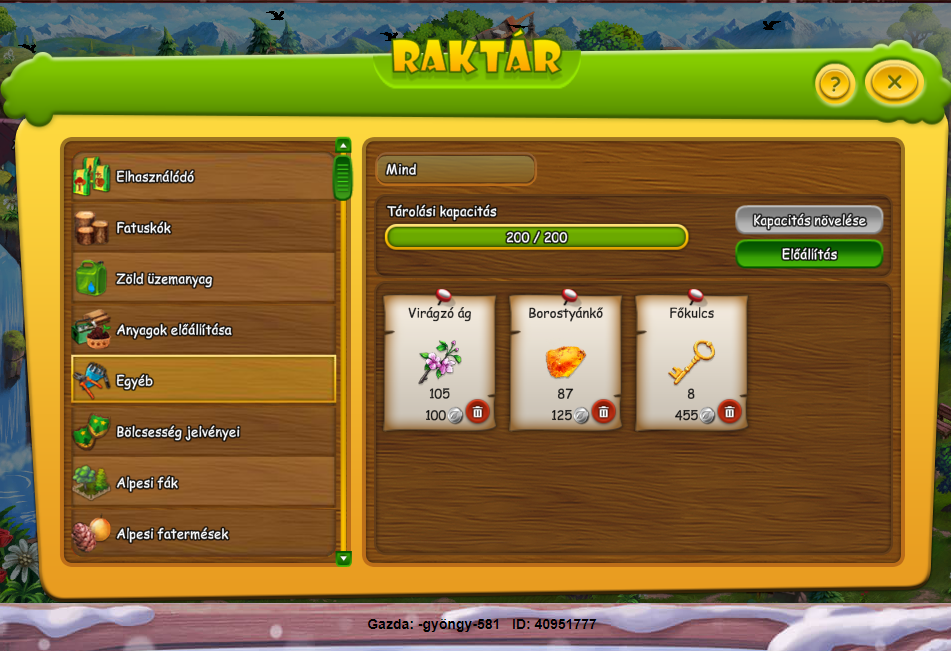Close the Raktár window
951x651 pixels.
(894, 82)
